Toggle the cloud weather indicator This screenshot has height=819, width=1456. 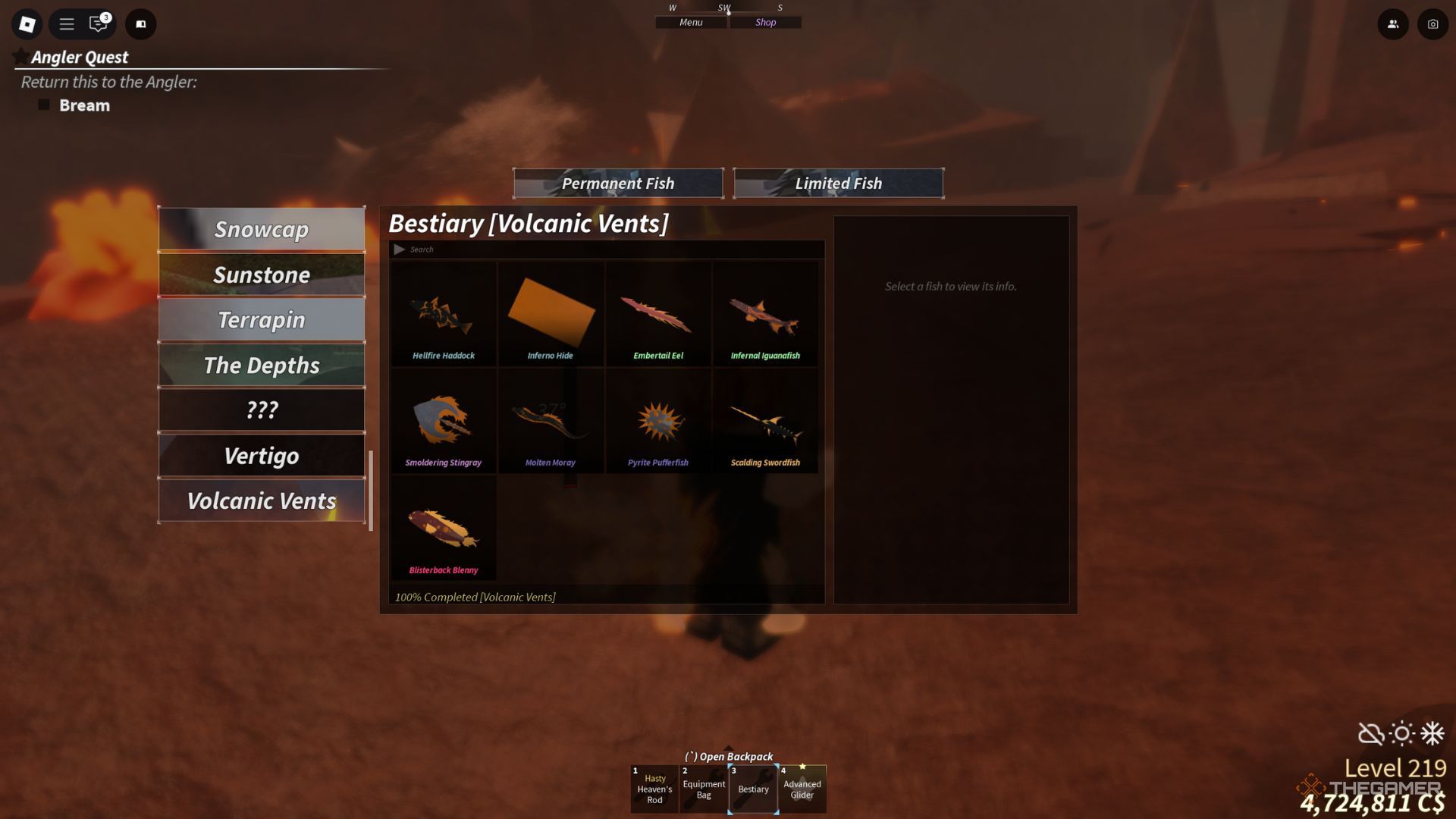point(1371,732)
